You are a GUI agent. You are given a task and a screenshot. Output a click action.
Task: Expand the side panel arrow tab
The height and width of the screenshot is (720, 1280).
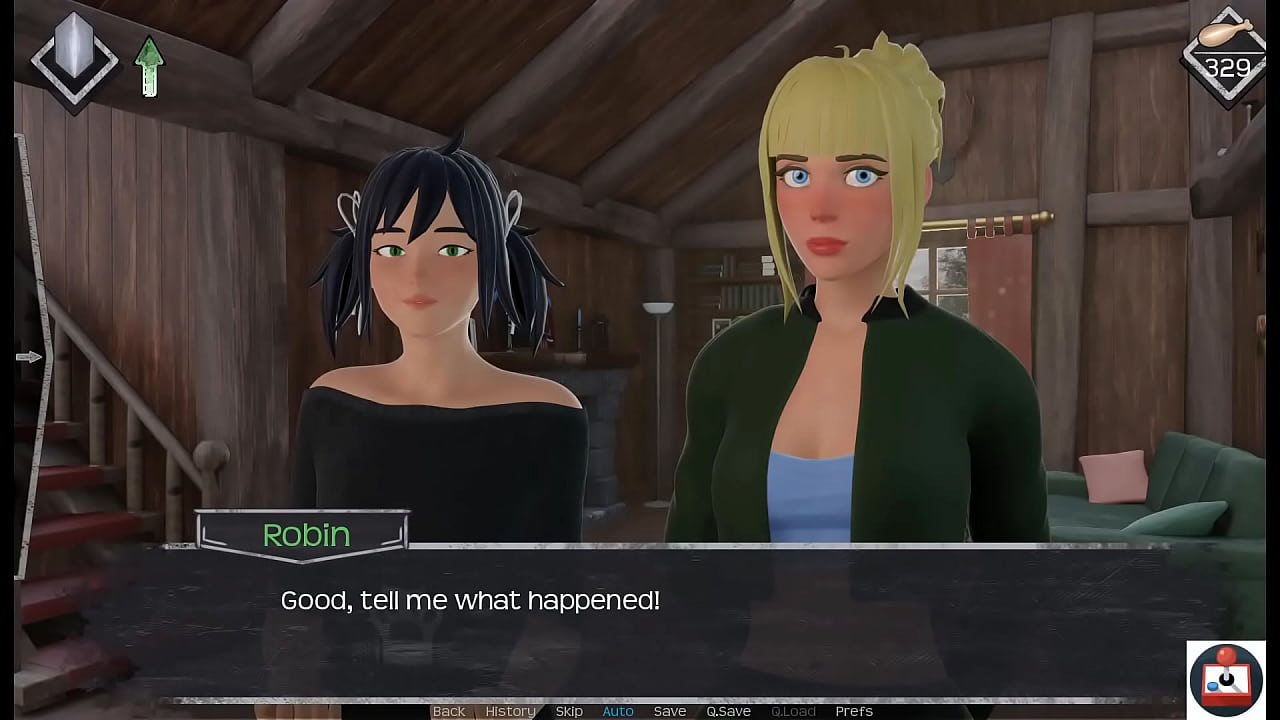coord(30,357)
